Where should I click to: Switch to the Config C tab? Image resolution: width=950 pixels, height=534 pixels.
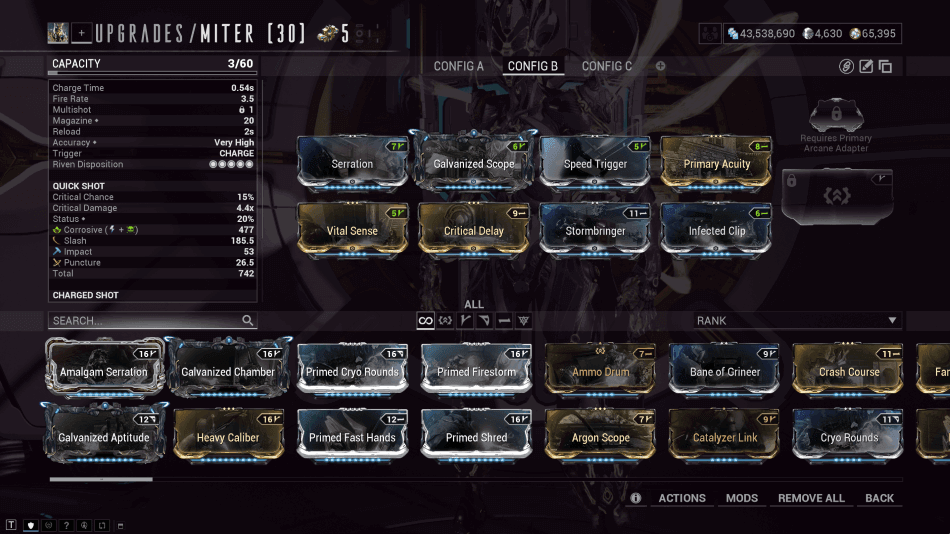pyautogui.click(x=607, y=66)
